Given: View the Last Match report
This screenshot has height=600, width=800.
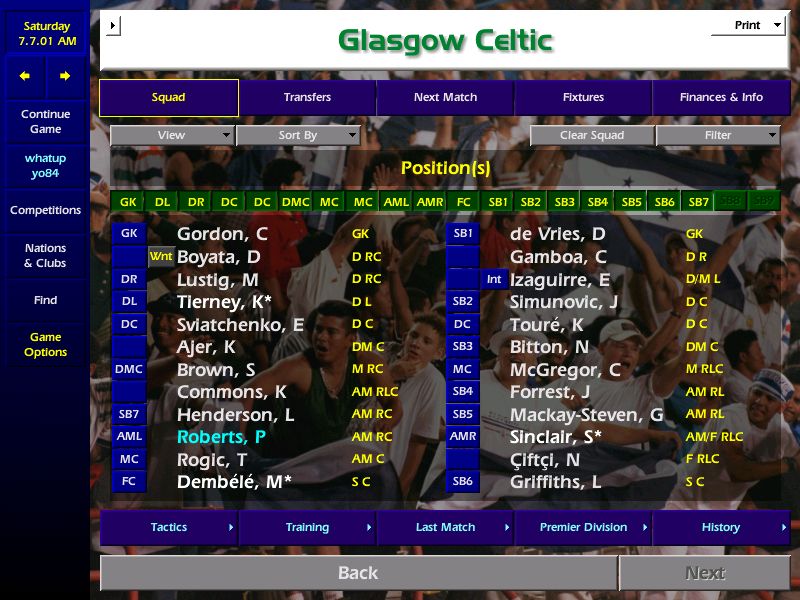Looking at the screenshot, I should (445, 527).
